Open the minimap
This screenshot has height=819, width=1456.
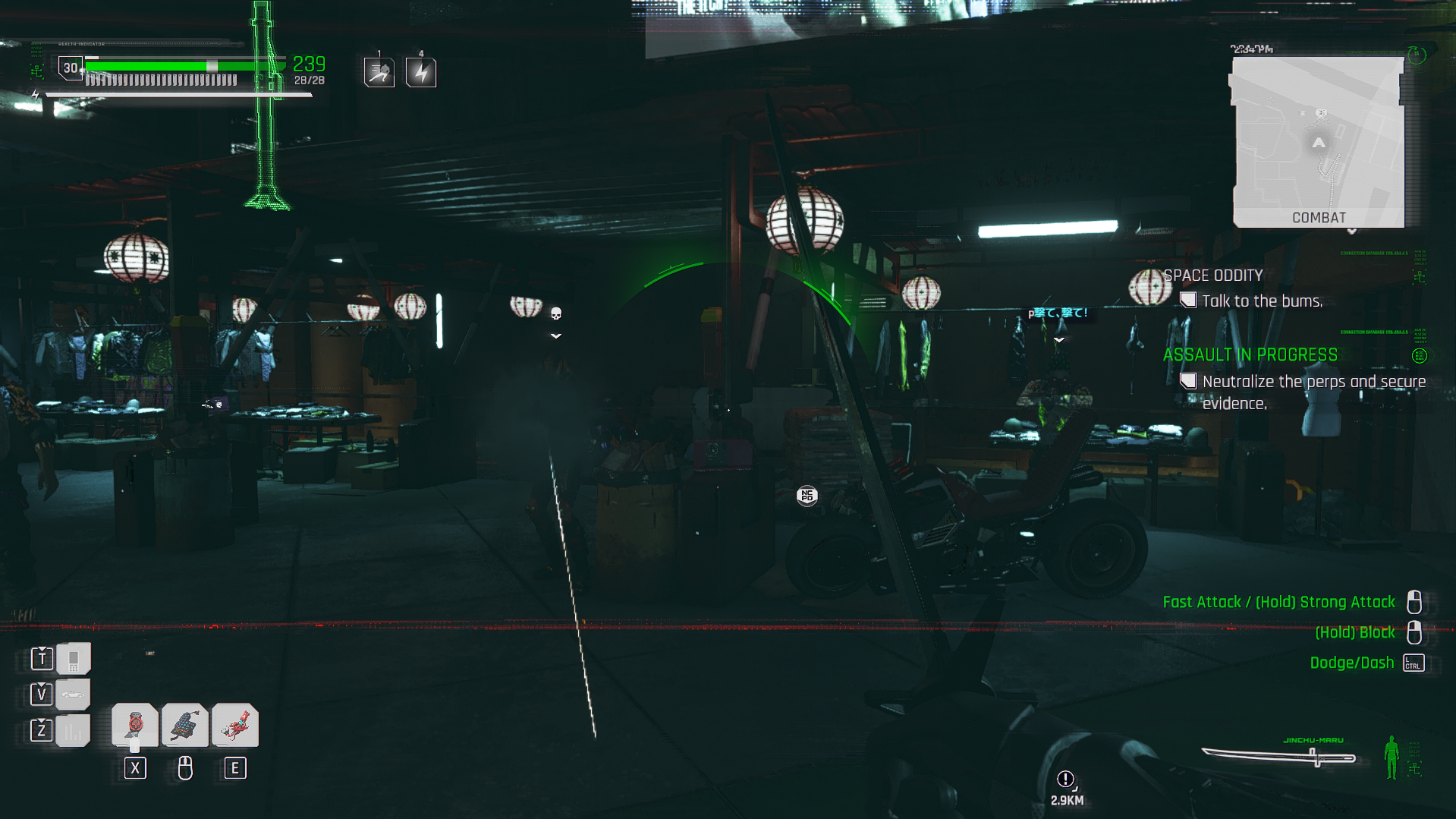[x=1318, y=142]
